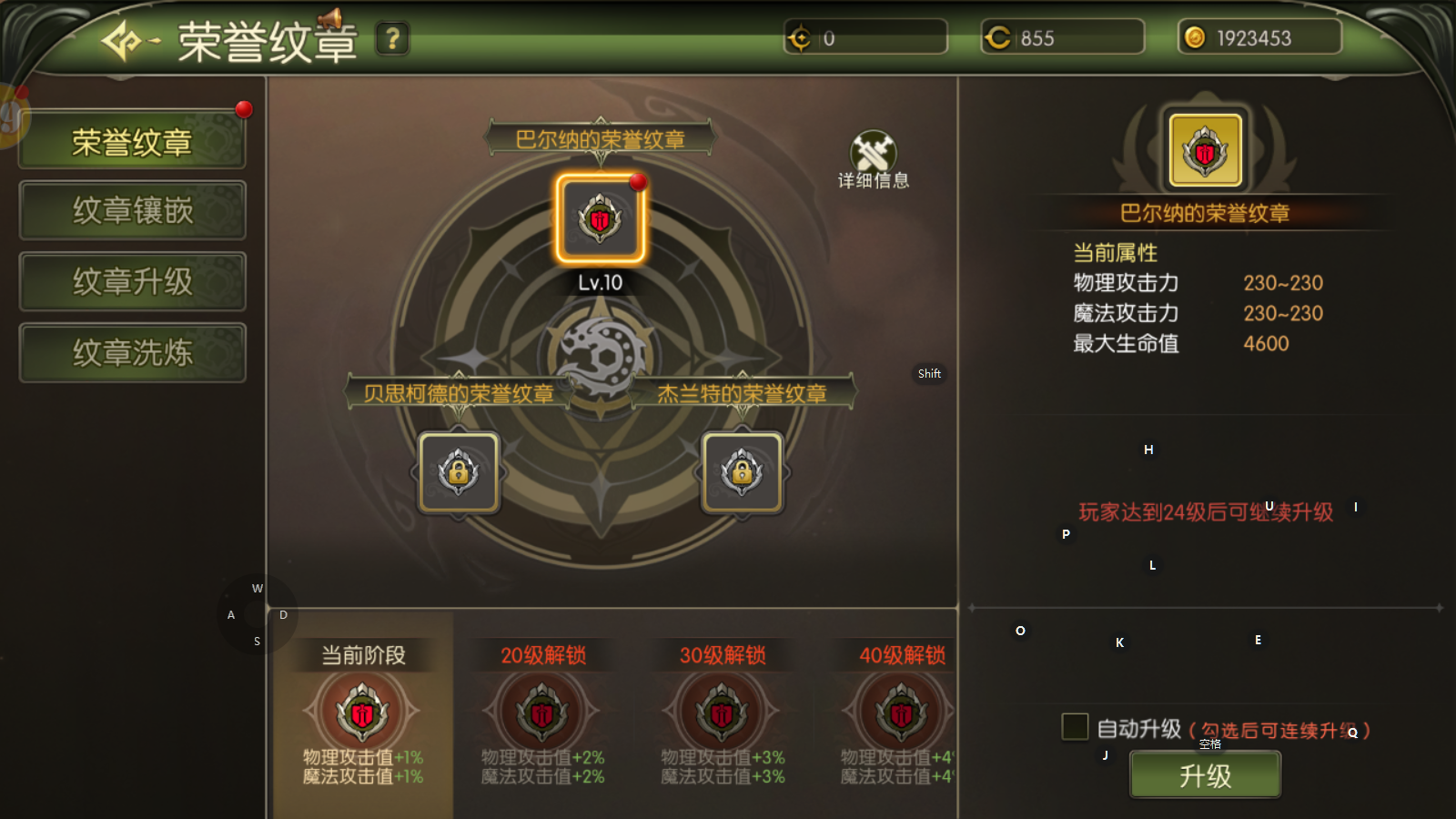Click the green 升级 upgrade button
Image resolution: width=1456 pixels, height=819 pixels.
(1205, 776)
